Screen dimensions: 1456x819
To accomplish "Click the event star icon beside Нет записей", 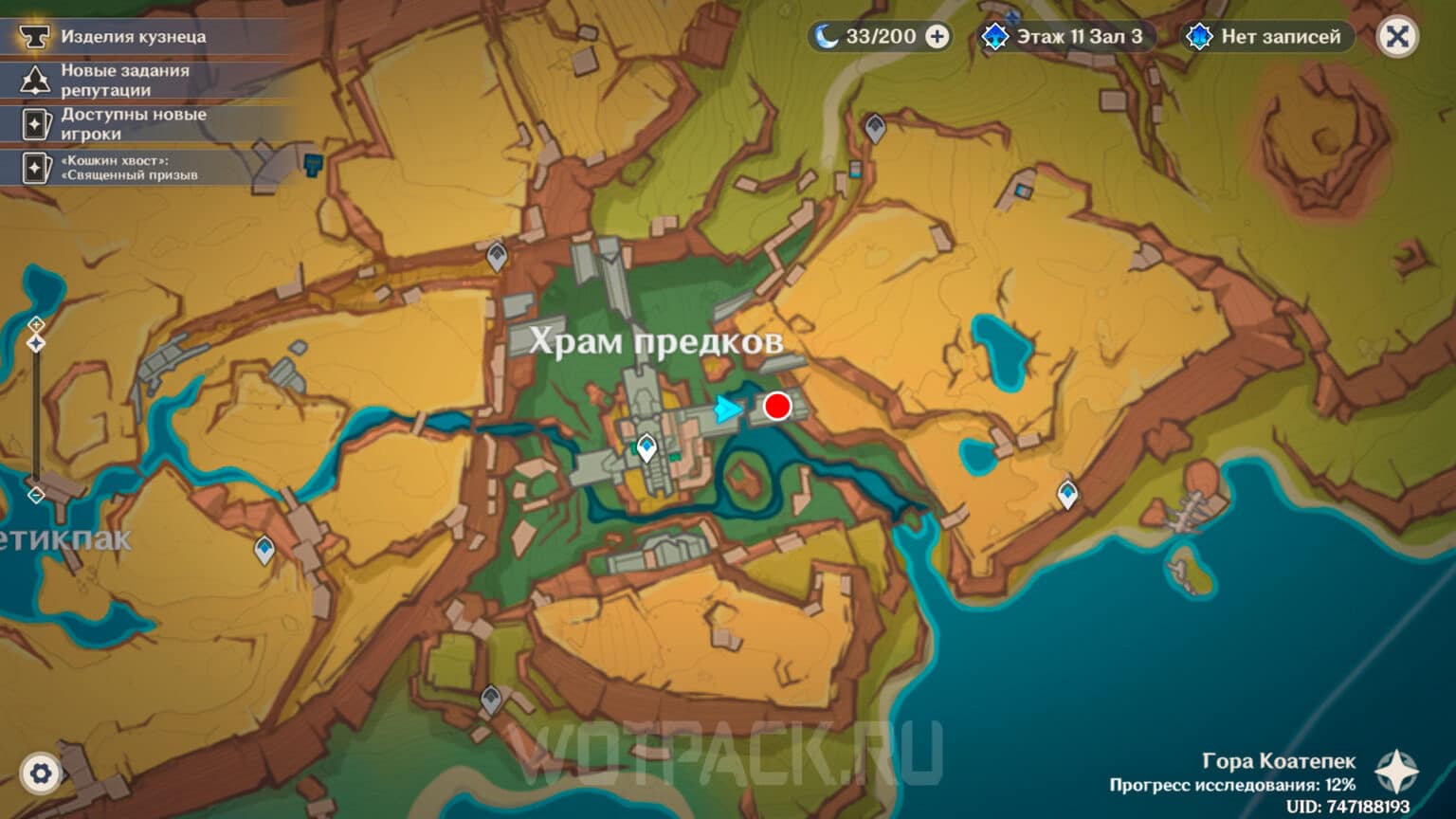I will point(1198,37).
